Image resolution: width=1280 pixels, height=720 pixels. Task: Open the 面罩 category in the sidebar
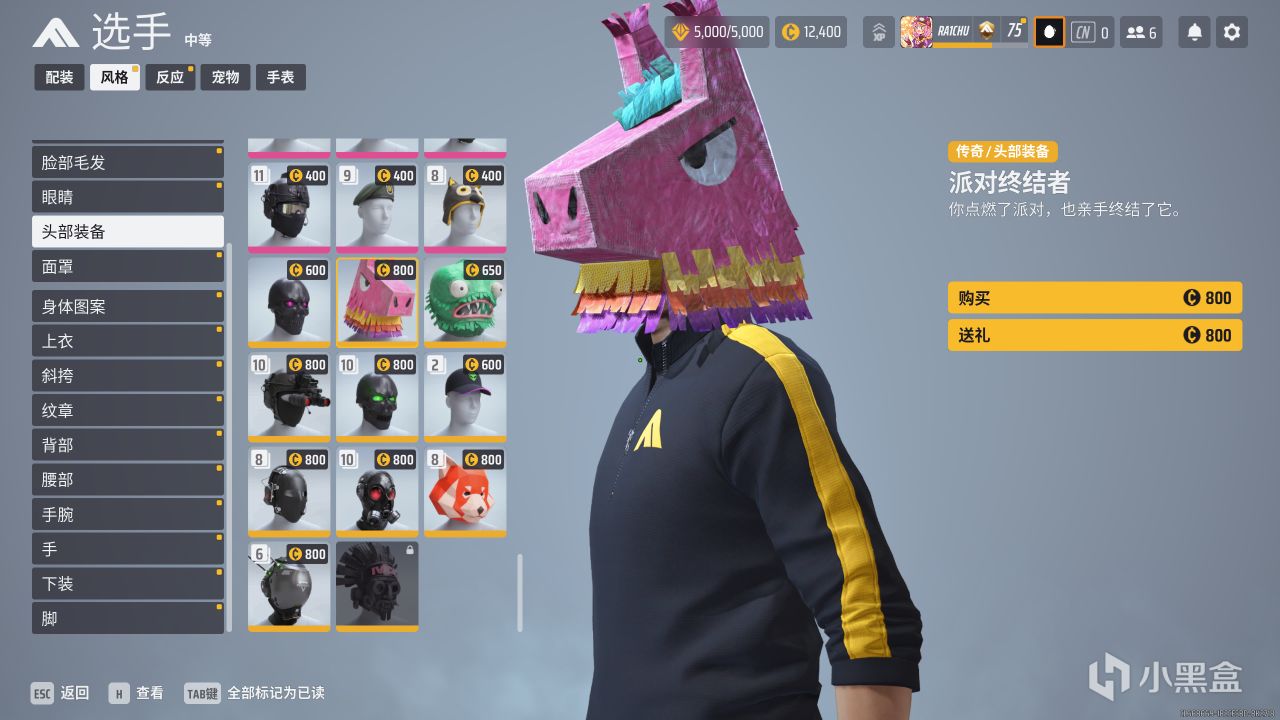(x=127, y=266)
